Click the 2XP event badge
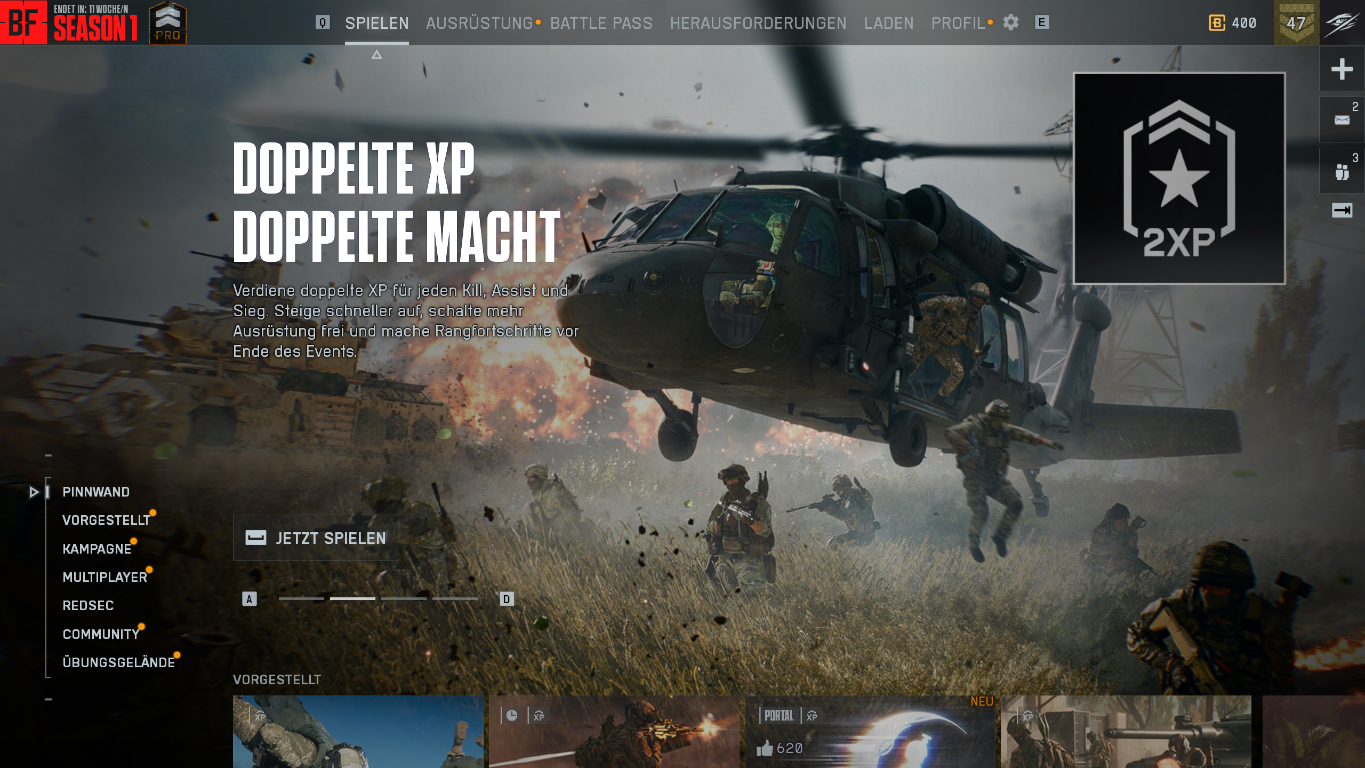The image size is (1365, 768). point(1178,177)
